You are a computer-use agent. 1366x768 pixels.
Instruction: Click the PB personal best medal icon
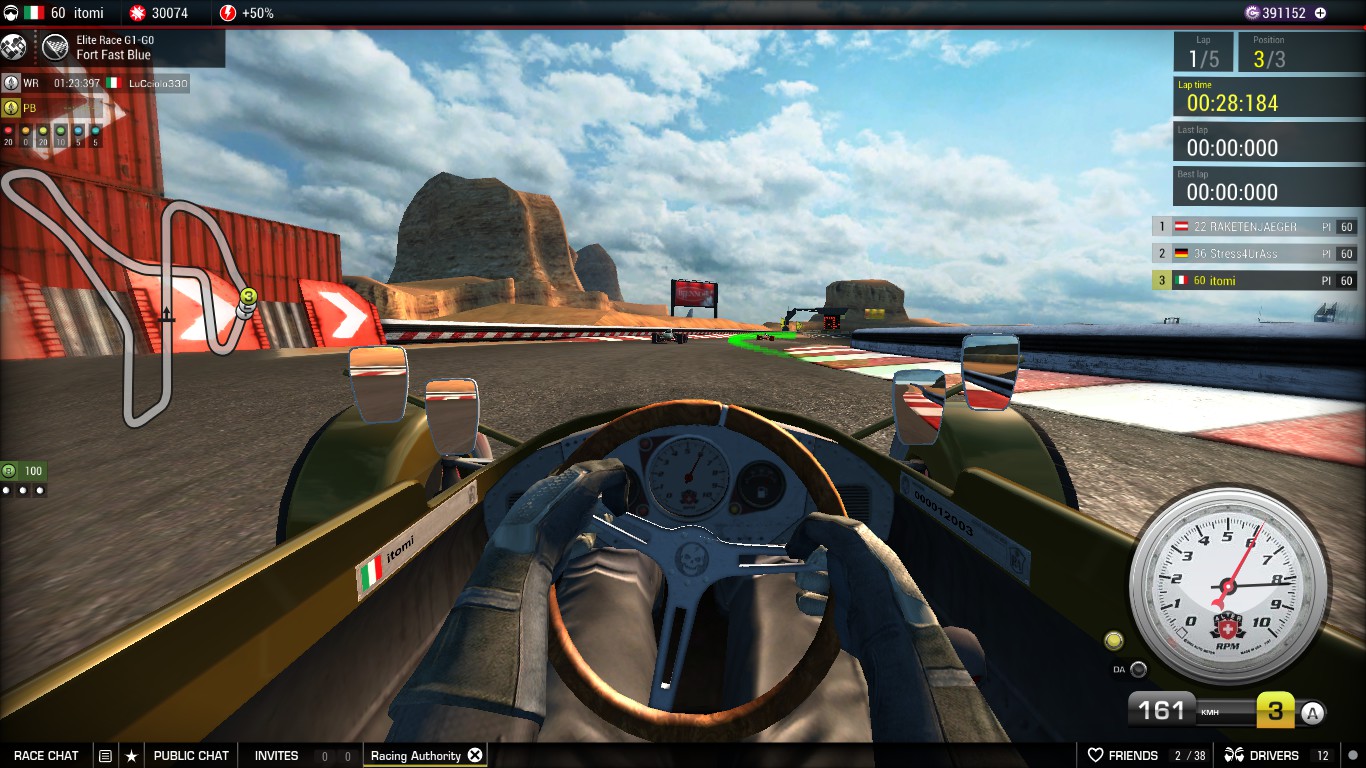(x=11, y=107)
